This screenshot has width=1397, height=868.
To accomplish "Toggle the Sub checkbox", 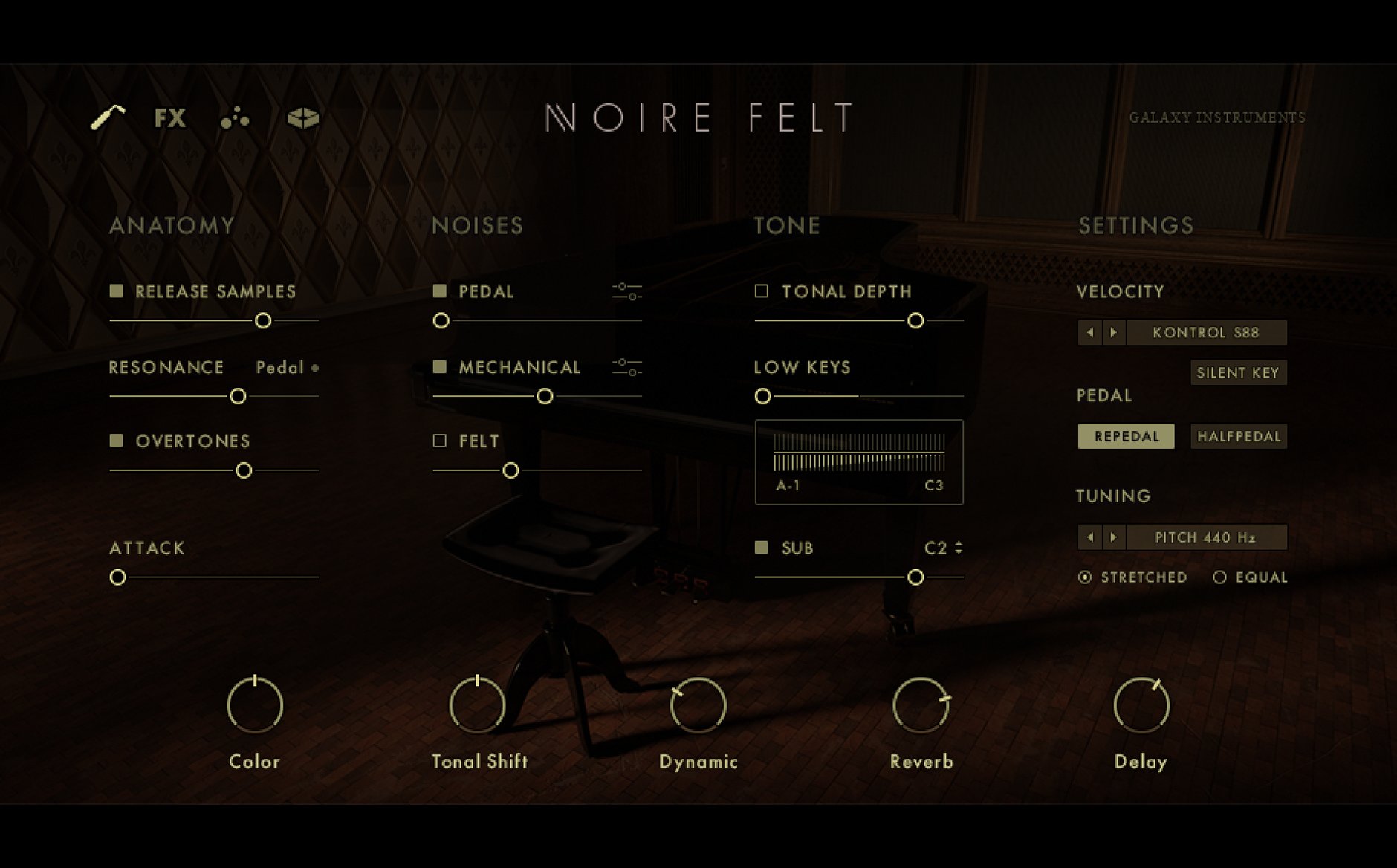I will coord(762,548).
